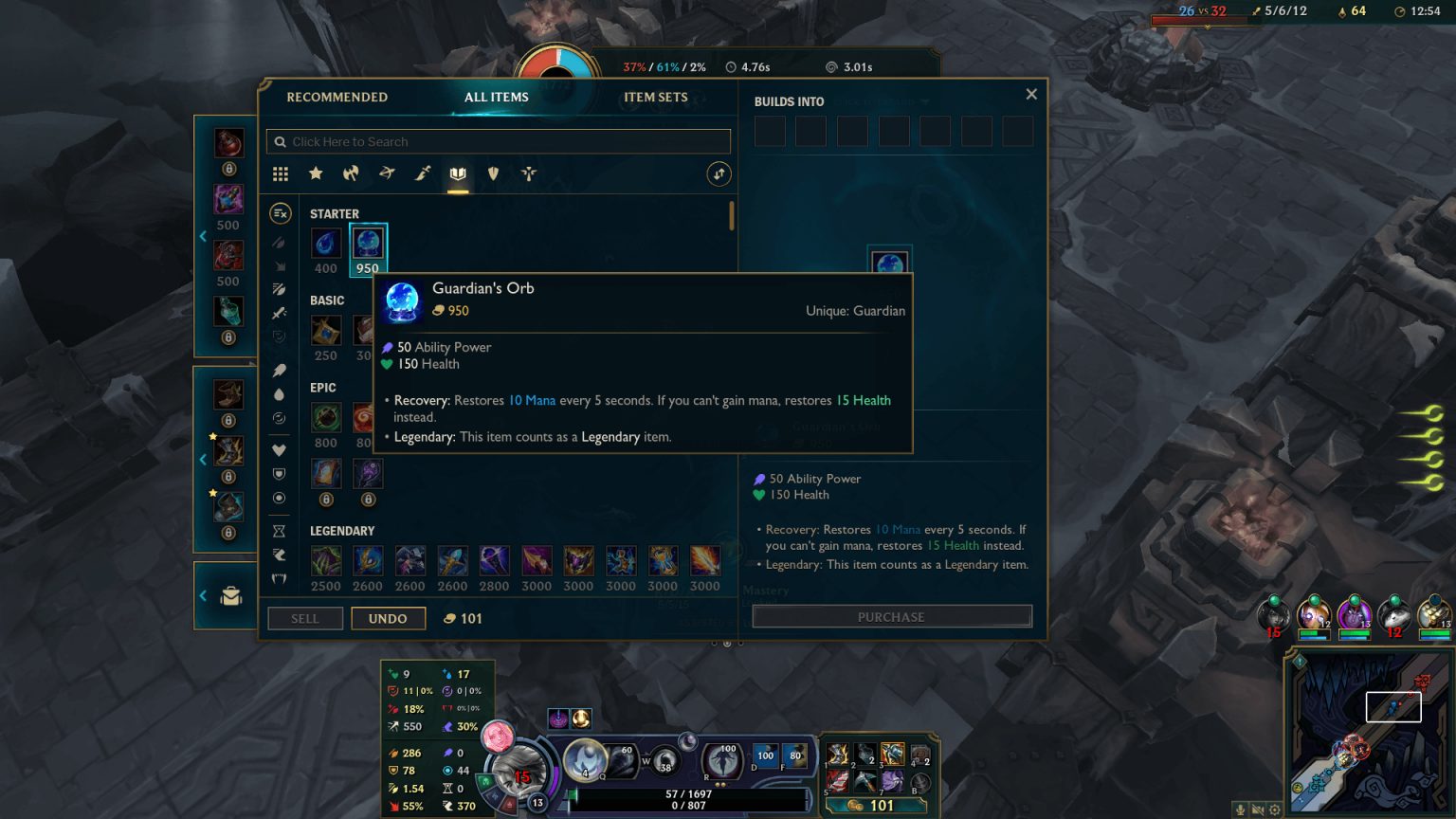Expand the Builds Into champion dropdown
The width and height of the screenshot is (1456, 819).
pyautogui.click(x=882, y=100)
